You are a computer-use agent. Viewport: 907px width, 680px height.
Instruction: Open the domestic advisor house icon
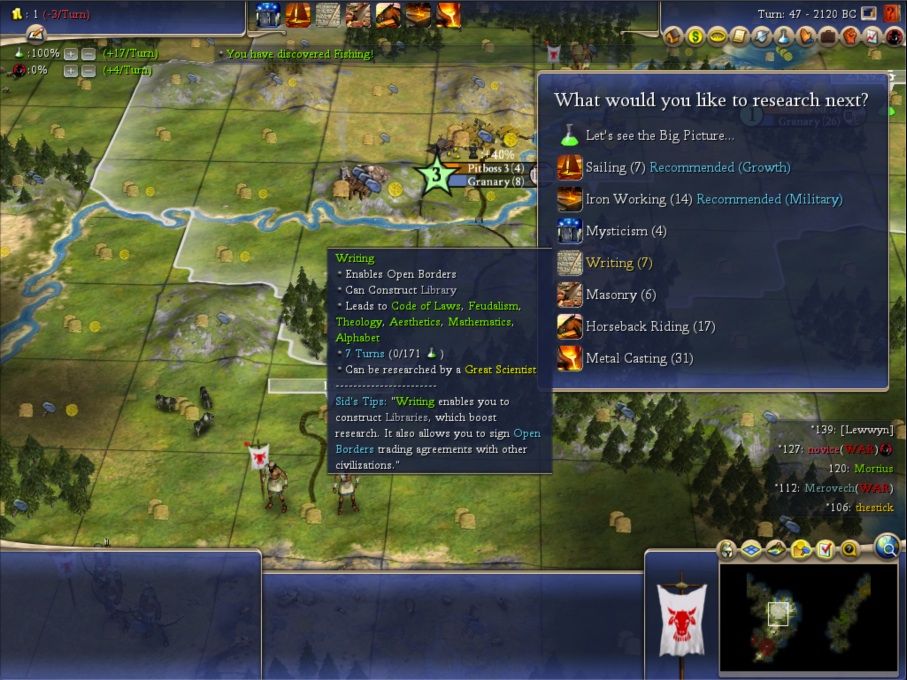click(674, 37)
